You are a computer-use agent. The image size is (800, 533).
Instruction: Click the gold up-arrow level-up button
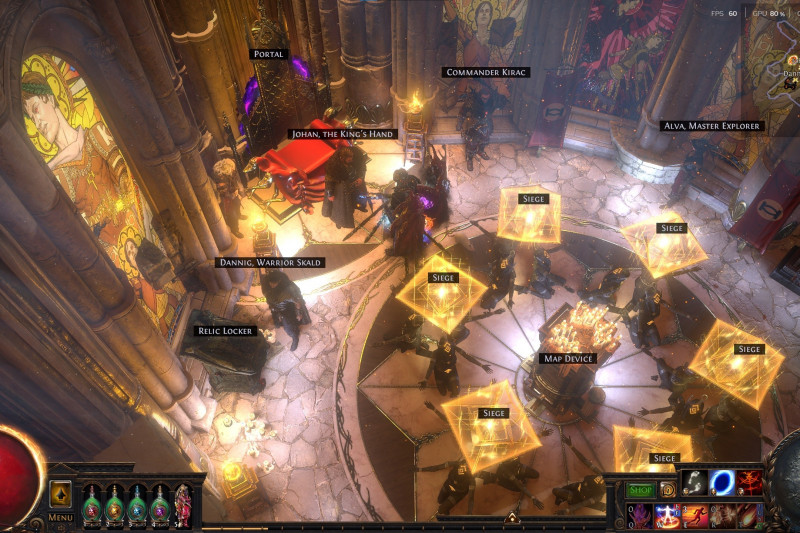point(60,495)
